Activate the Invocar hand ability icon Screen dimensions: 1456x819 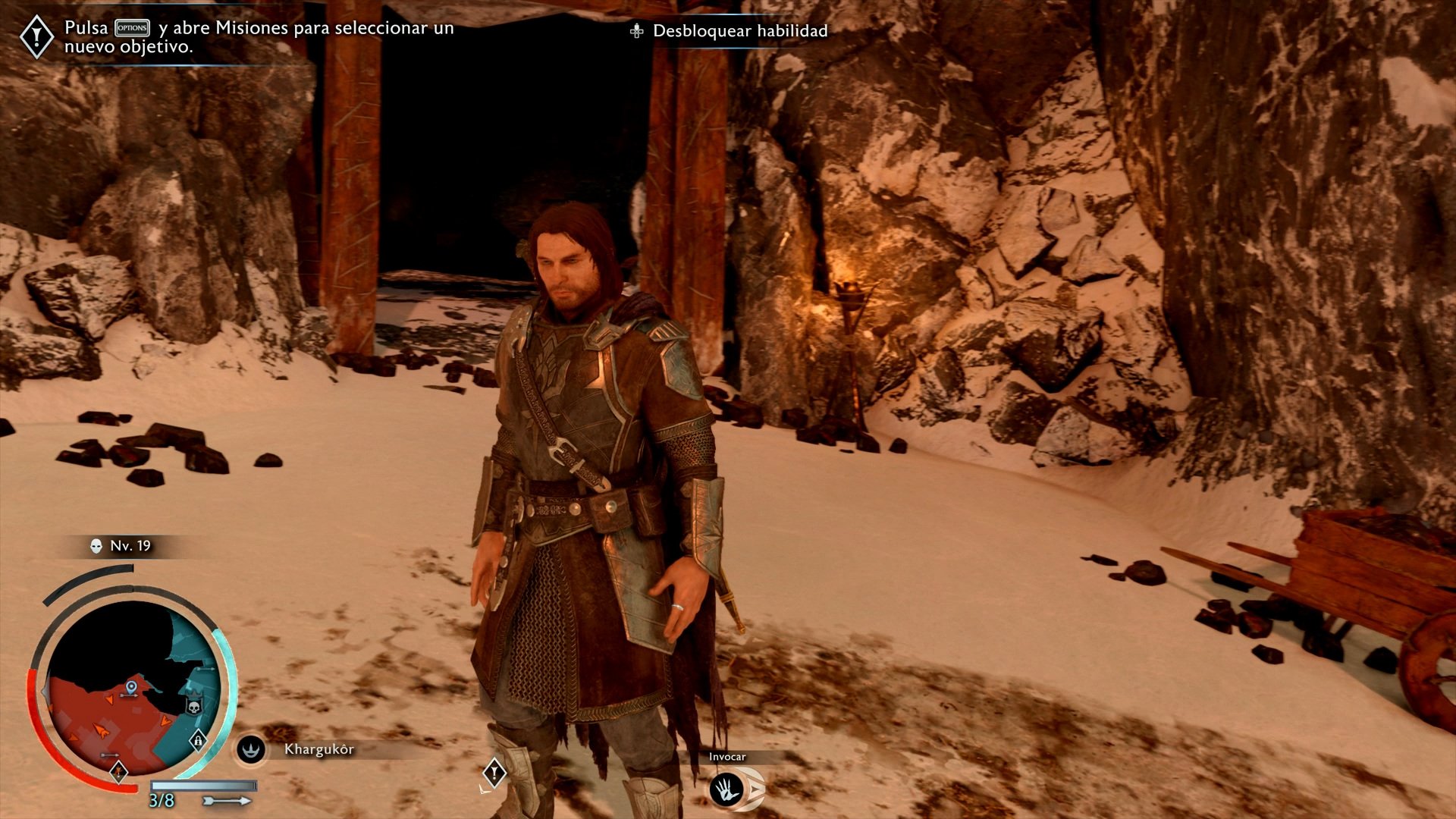coord(726,789)
